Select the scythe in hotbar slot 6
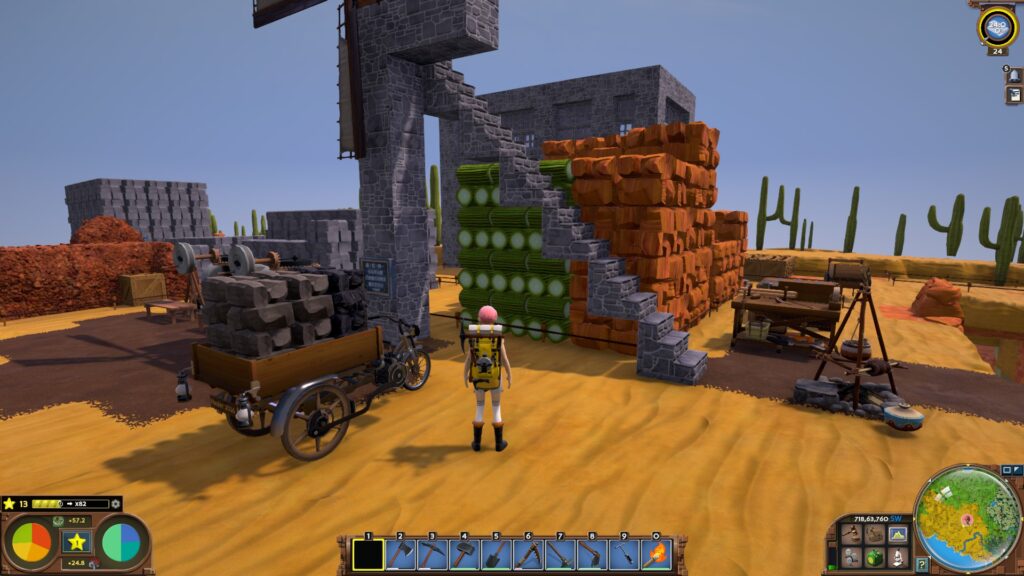 (x=528, y=554)
